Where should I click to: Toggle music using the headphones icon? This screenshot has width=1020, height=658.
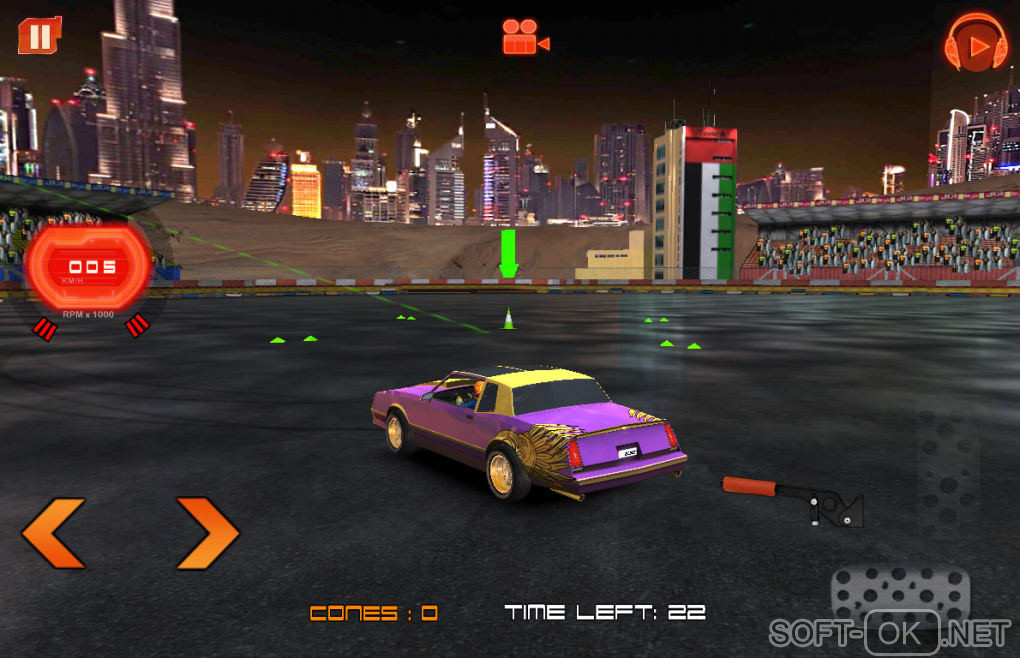975,42
